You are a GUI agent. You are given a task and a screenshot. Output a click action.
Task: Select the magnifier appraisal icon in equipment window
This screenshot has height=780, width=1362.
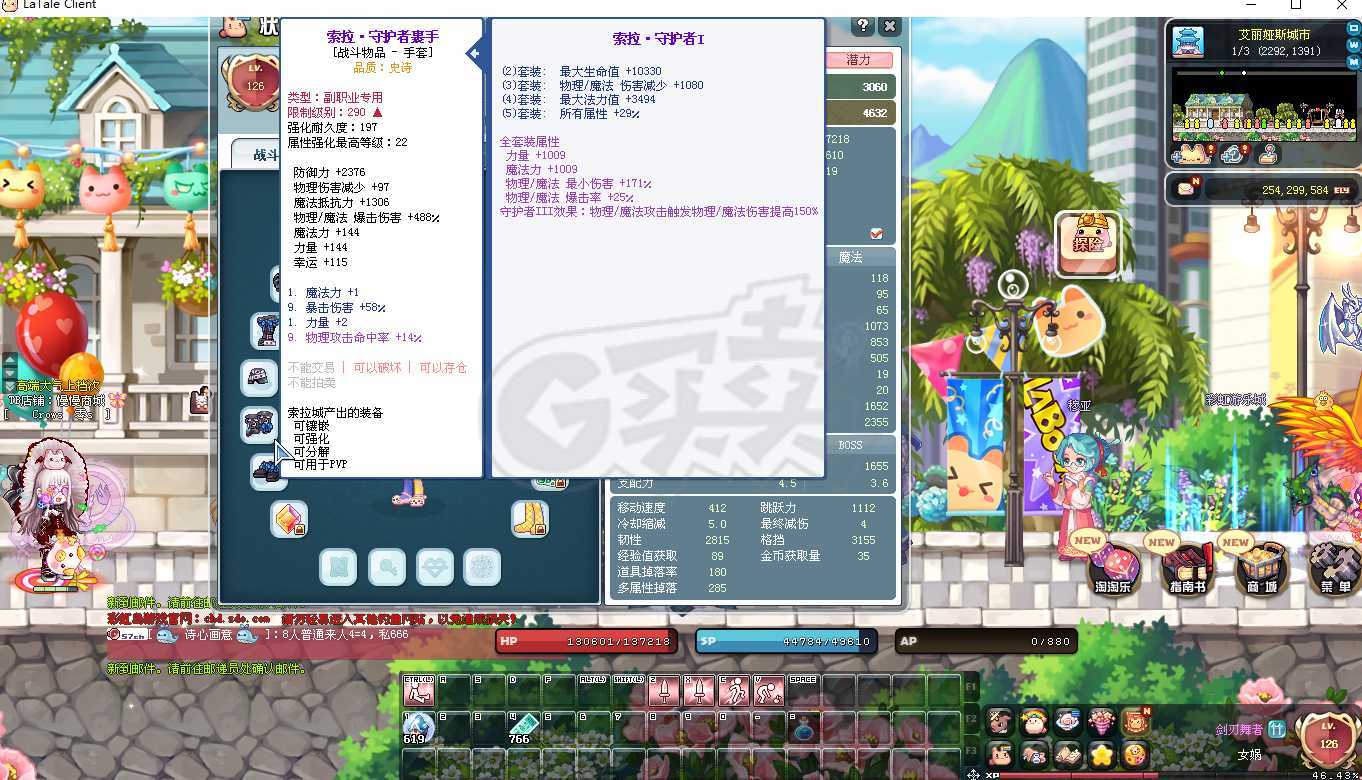387,566
